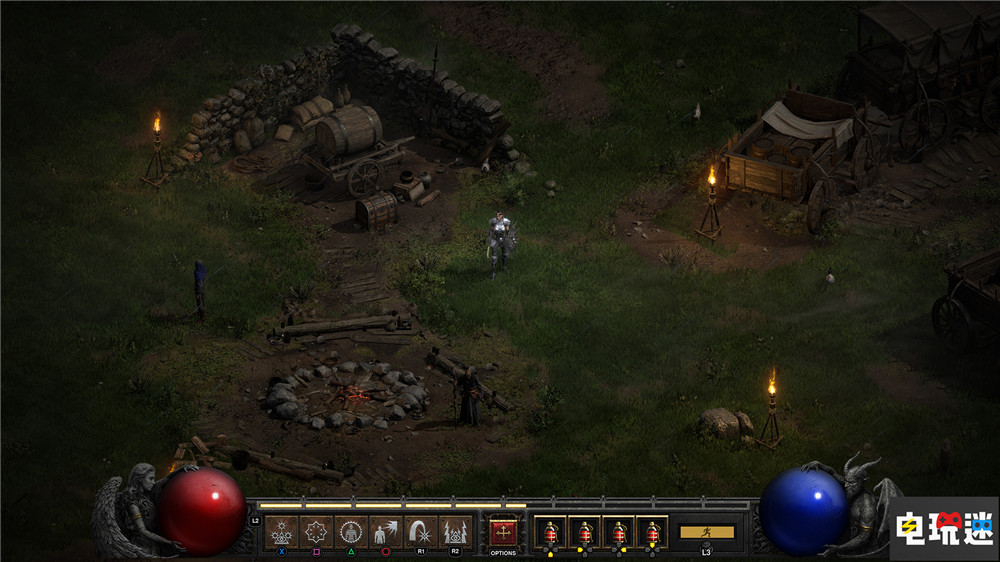
Task: Toggle the yellow run/walk stamina button
Action: (706, 532)
